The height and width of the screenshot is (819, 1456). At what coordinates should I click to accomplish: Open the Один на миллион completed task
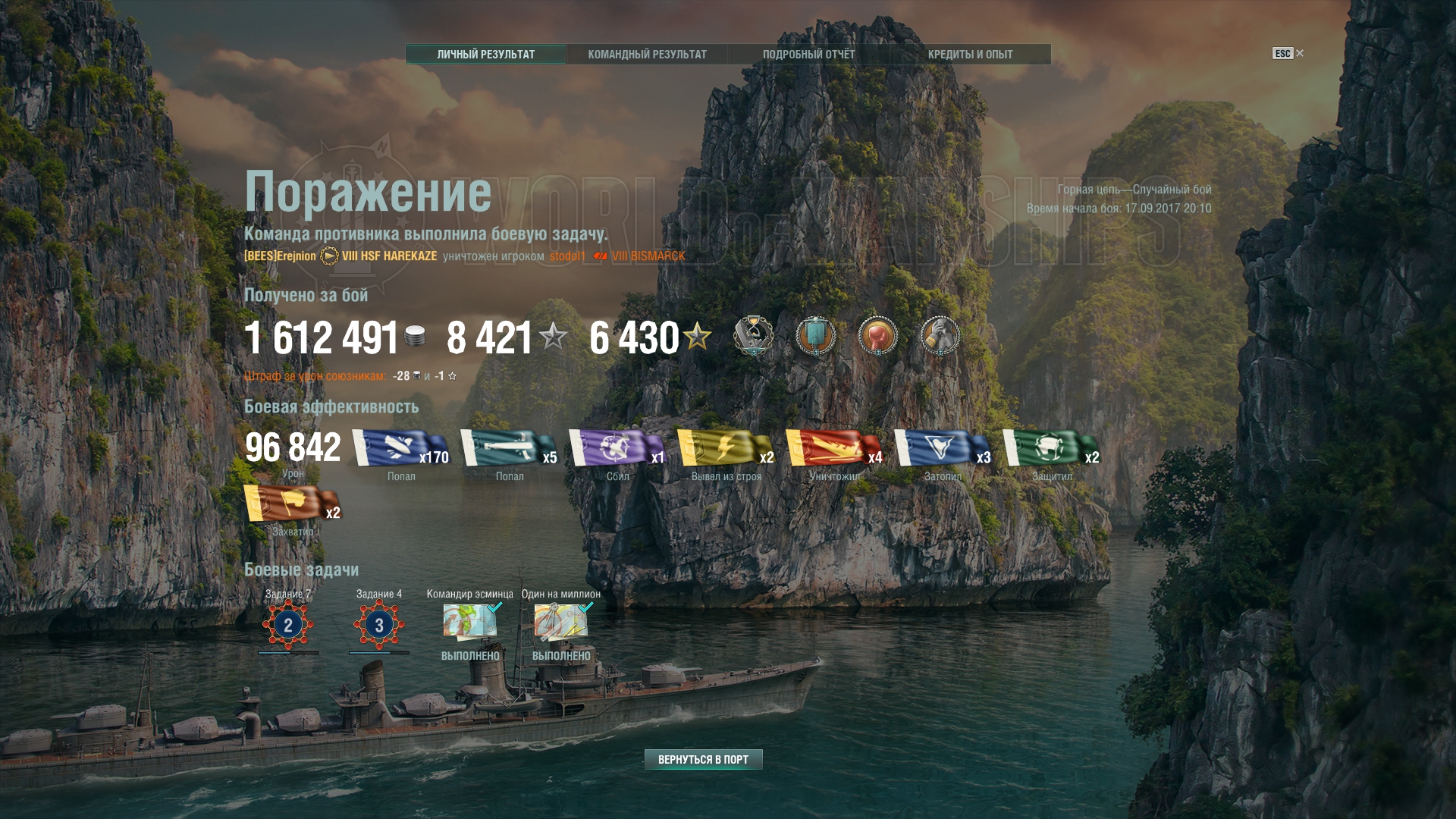point(561,622)
